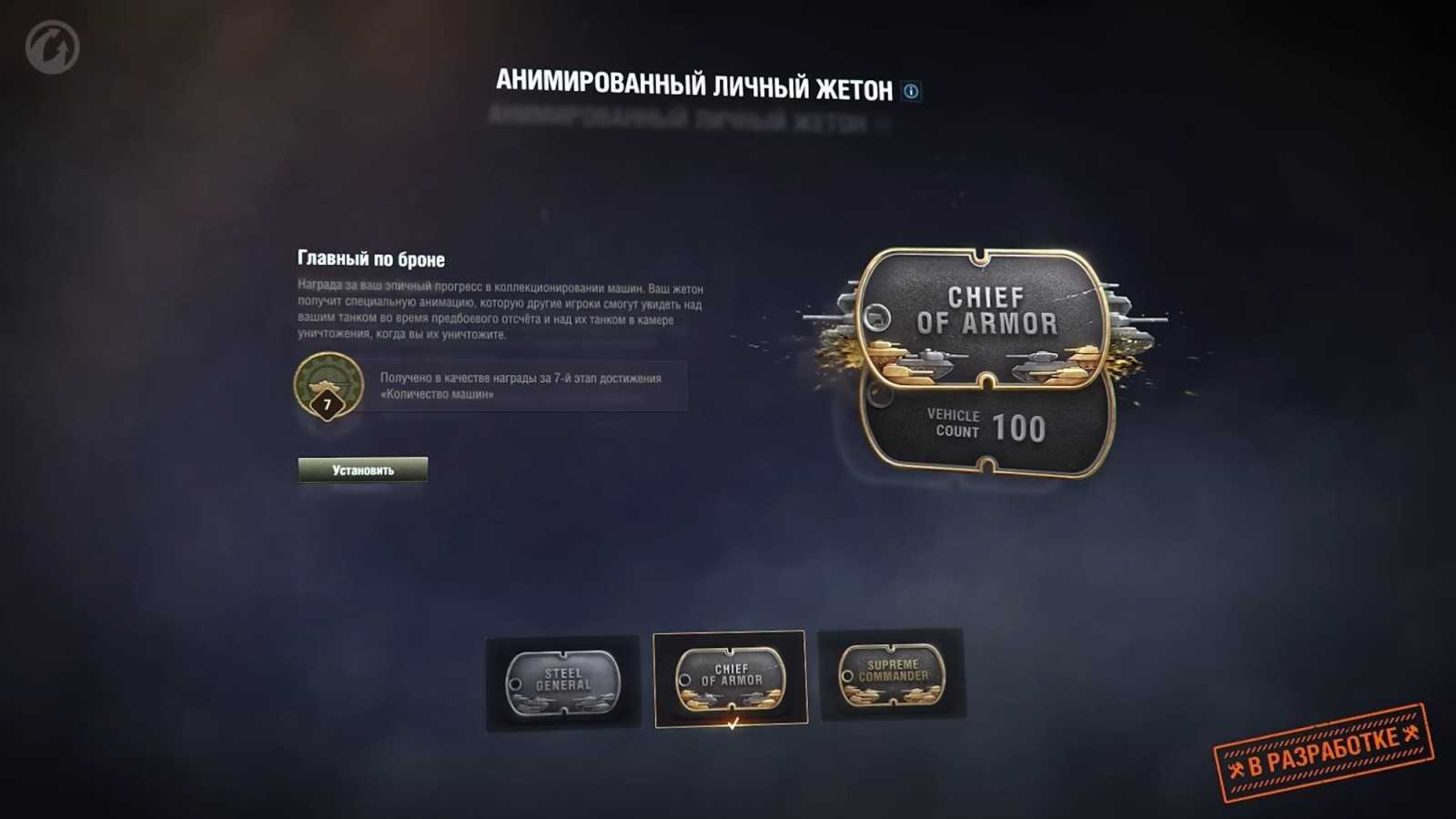Click the checkmark under the Chief of Armor thumbnail
Viewport: 1456px width, 819px height.
(x=733, y=724)
